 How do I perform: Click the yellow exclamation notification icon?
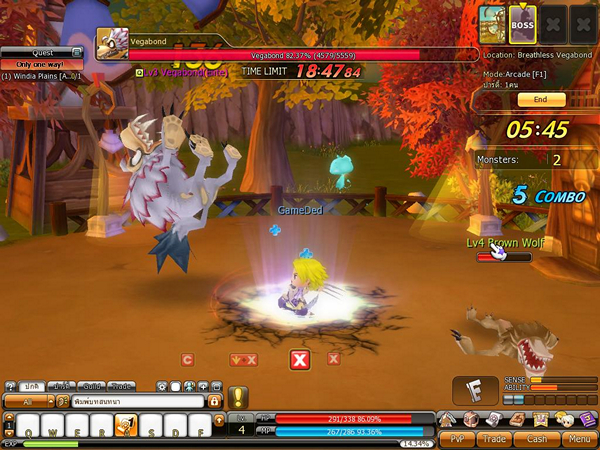pos(238,397)
